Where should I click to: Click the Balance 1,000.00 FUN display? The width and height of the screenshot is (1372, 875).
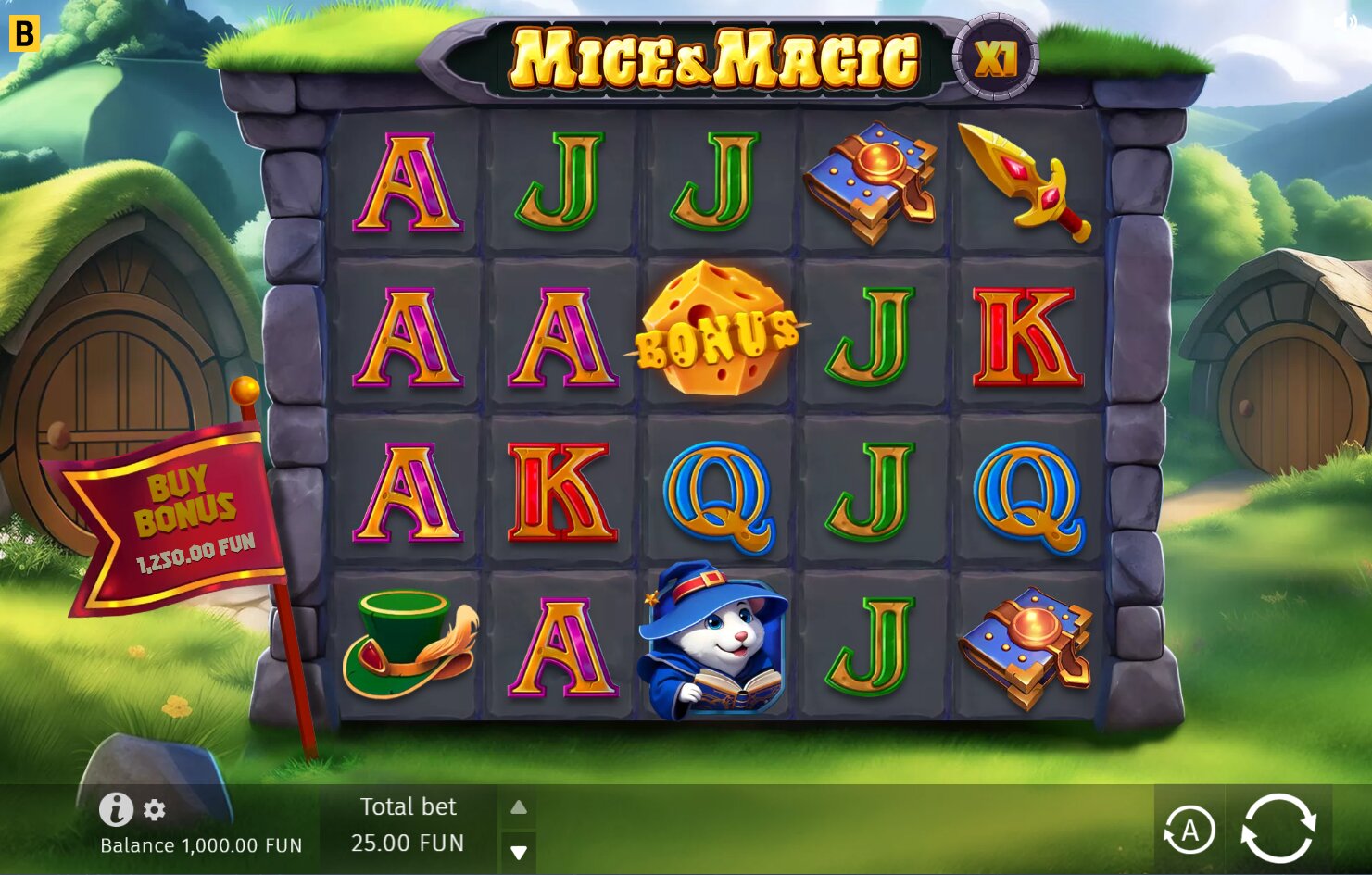200,845
